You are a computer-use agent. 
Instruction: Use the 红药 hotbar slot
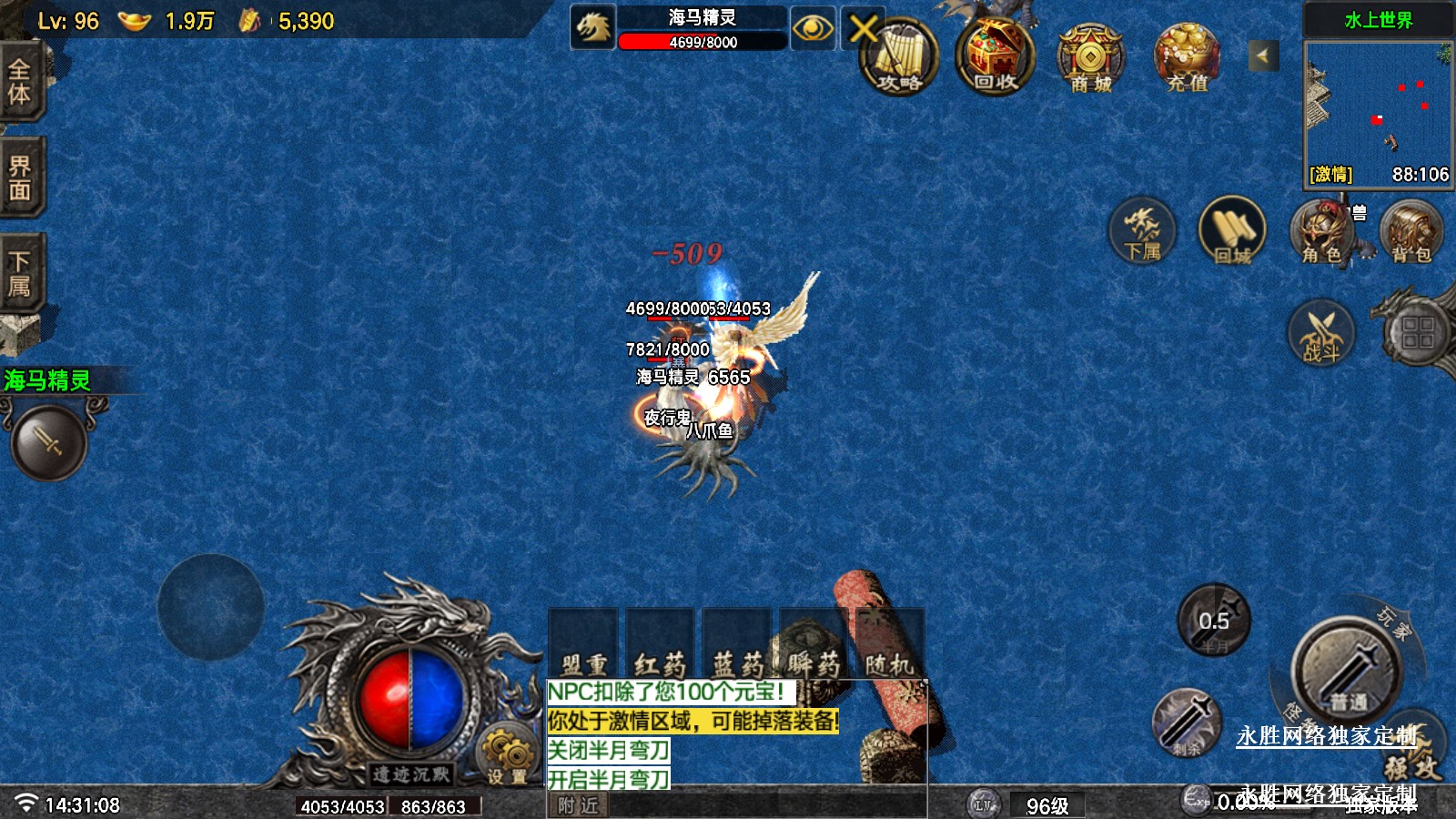[660, 644]
